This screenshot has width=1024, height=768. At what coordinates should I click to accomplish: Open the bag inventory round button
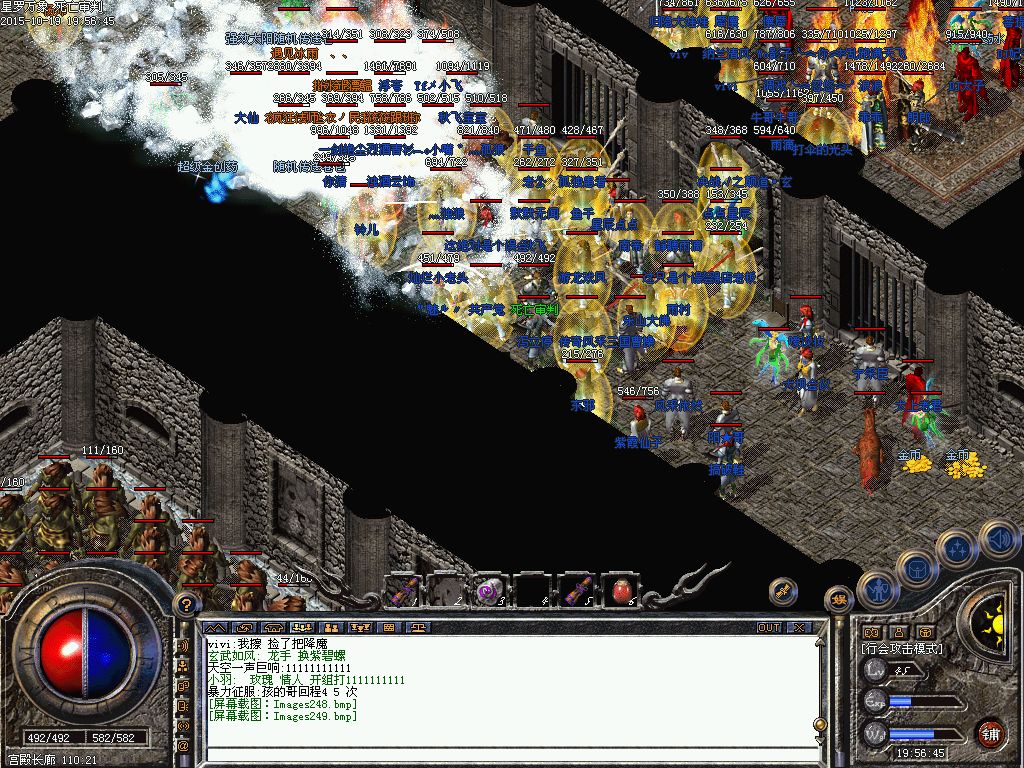(x=916, y=567)
